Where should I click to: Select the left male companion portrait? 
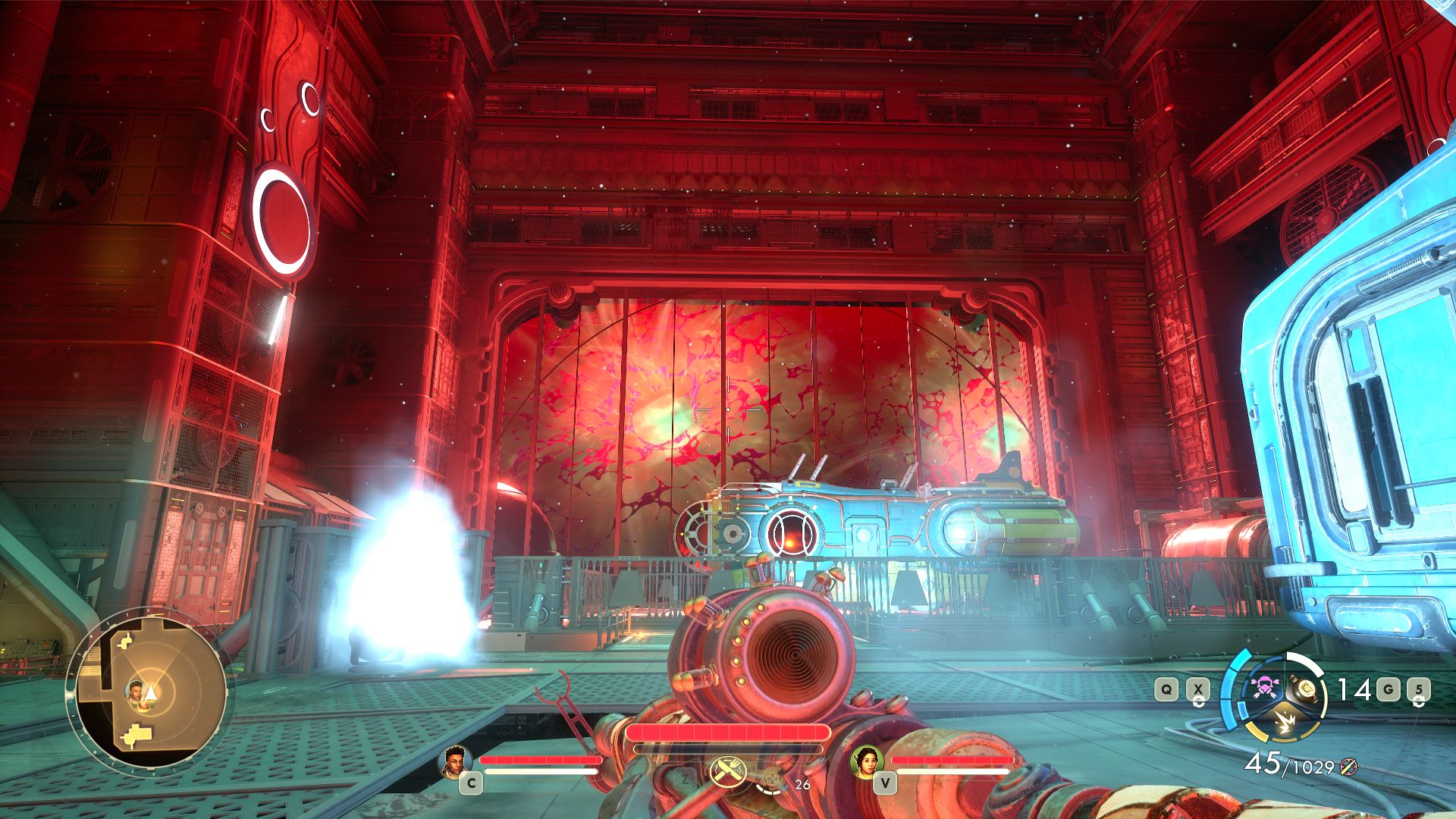click(455, 761)
